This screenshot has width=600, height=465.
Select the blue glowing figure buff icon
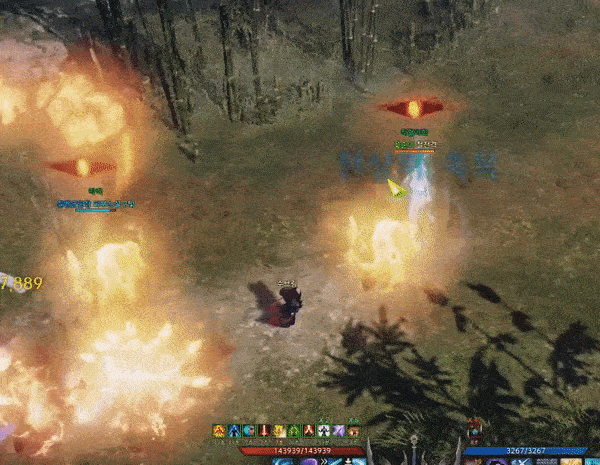click(234, 431)
